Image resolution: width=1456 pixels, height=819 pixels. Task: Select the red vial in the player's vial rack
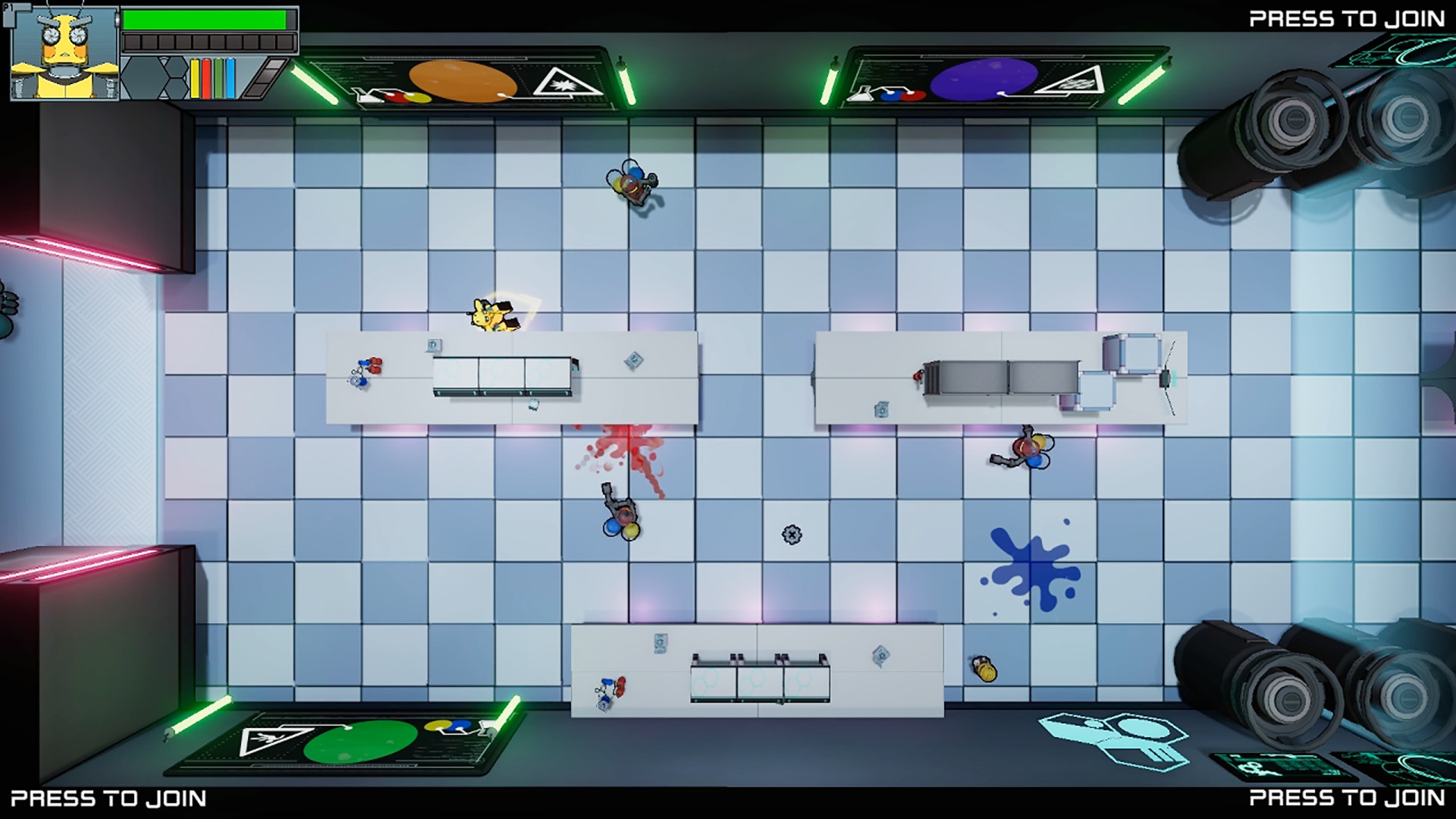pos(206,80)
